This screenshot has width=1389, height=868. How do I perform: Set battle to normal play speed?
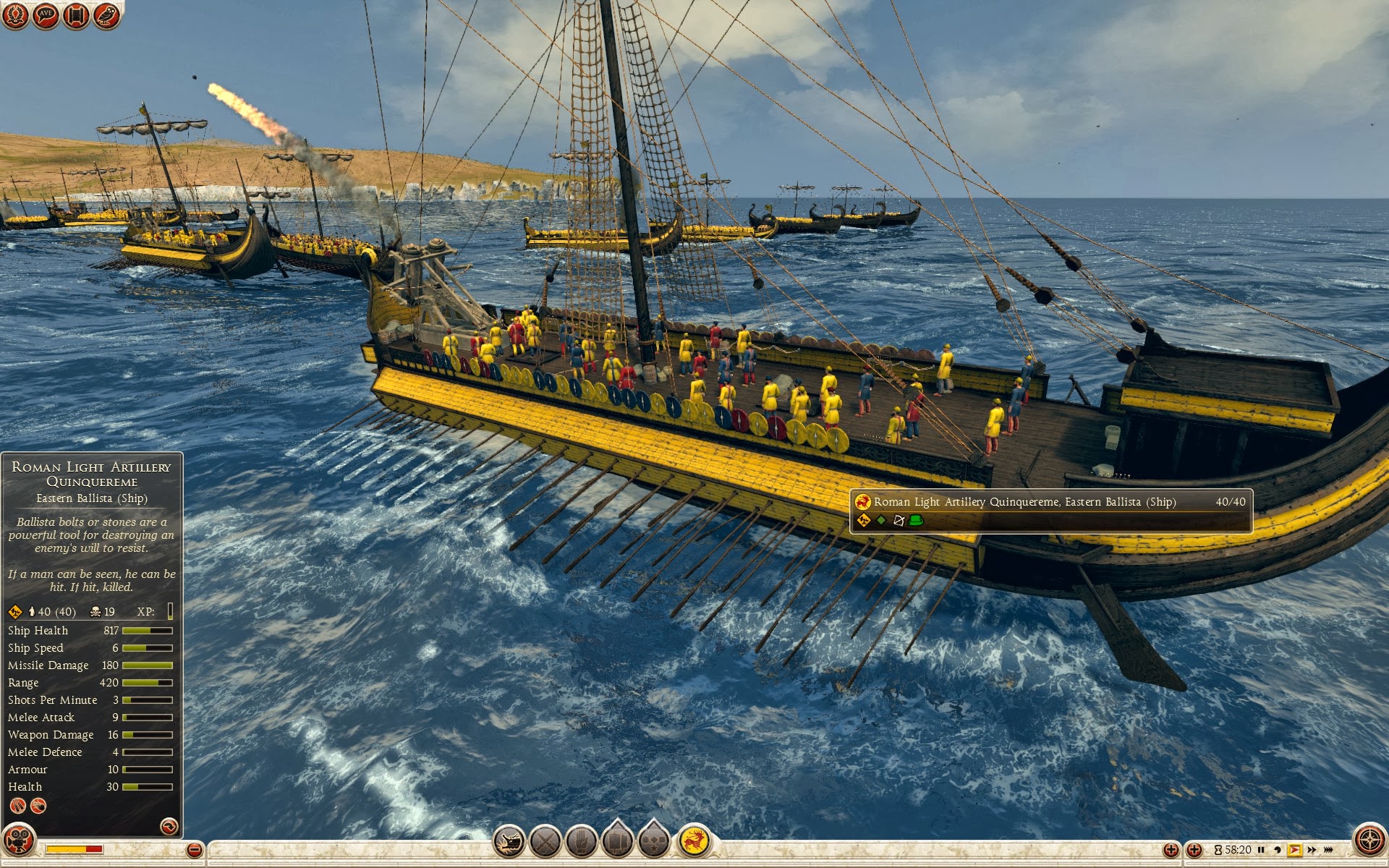click(x=1294, y=850)
